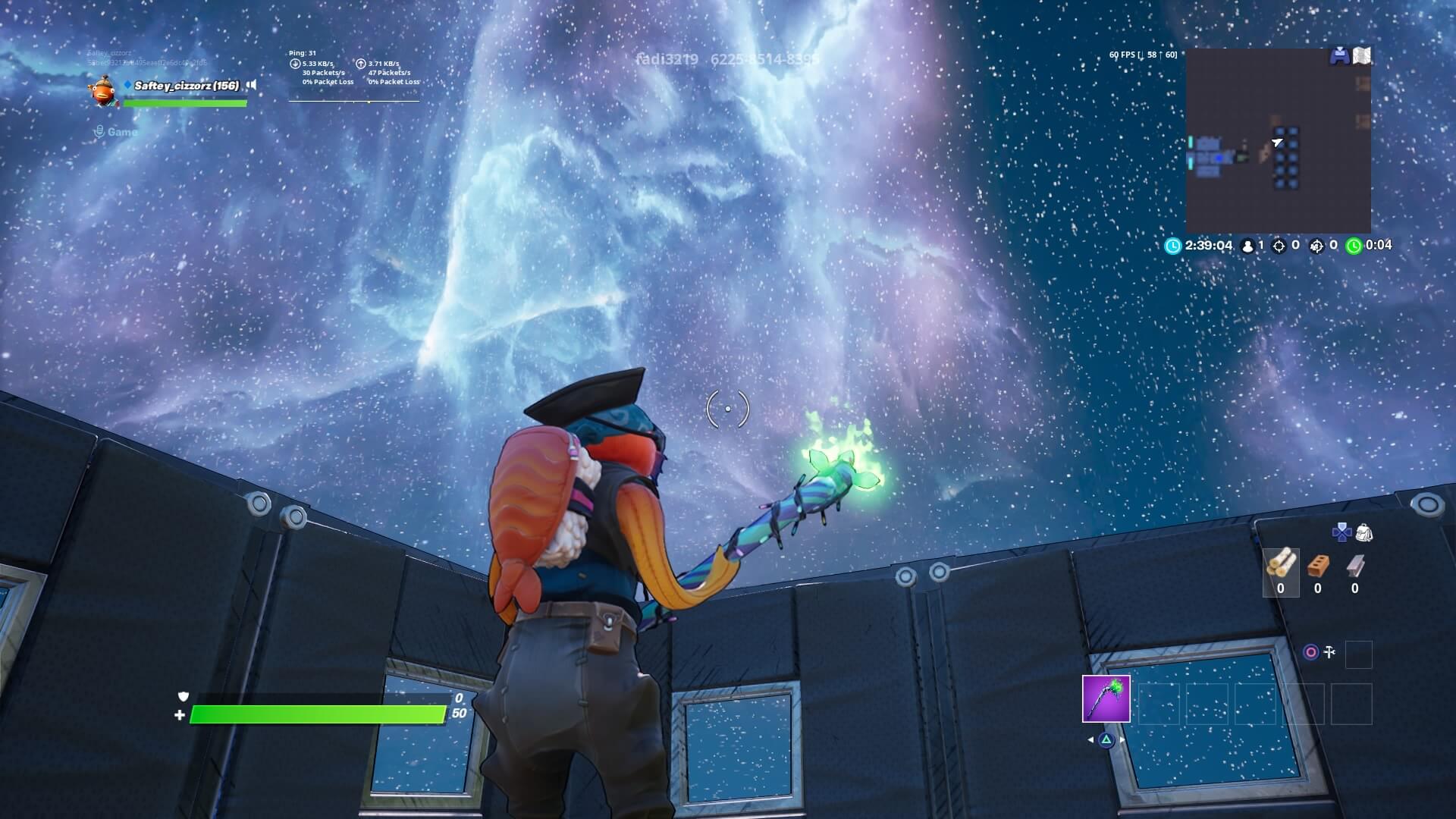Open the map icon beside the minimap
This screenshot has height=819, width=1456.
point(1362,55)
